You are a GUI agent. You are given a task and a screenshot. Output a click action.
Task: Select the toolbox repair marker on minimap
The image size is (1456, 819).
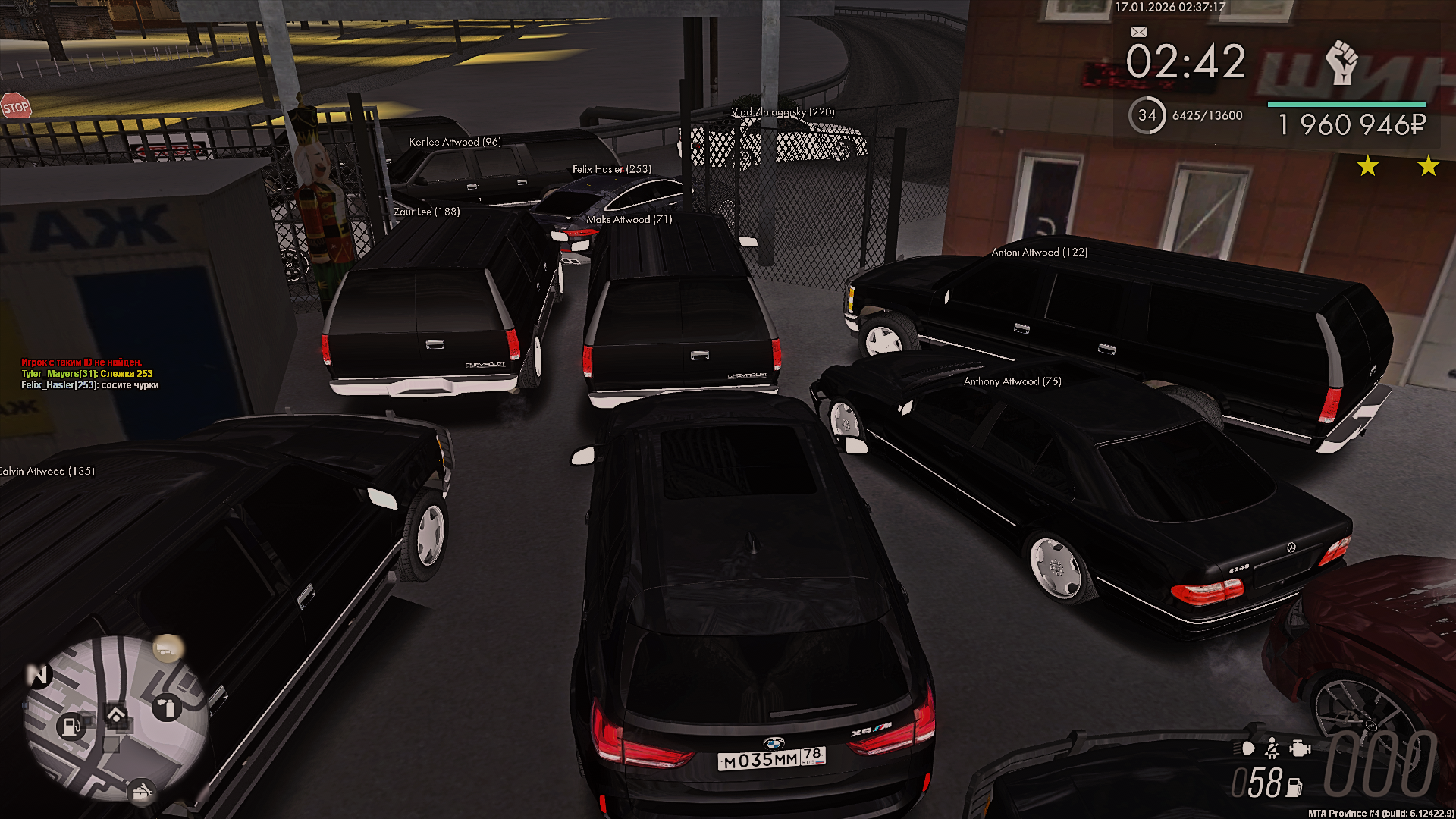coord(142,793)
